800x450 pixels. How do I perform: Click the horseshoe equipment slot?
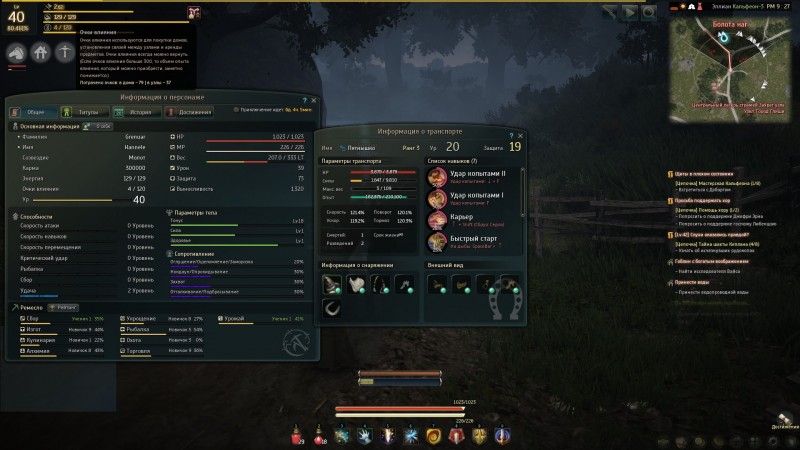(332, 308)
